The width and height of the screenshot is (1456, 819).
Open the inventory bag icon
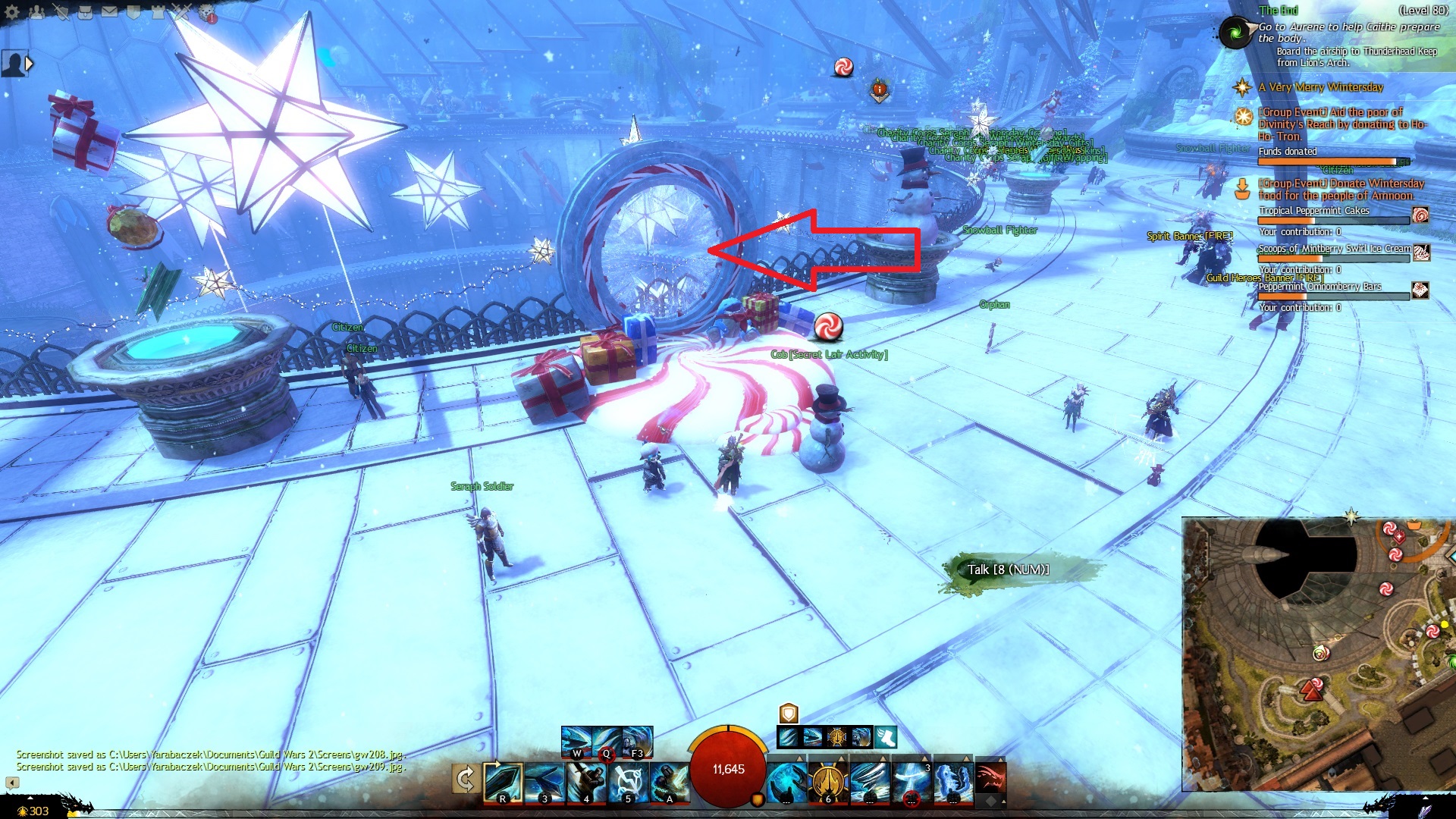tap(85, 12)
